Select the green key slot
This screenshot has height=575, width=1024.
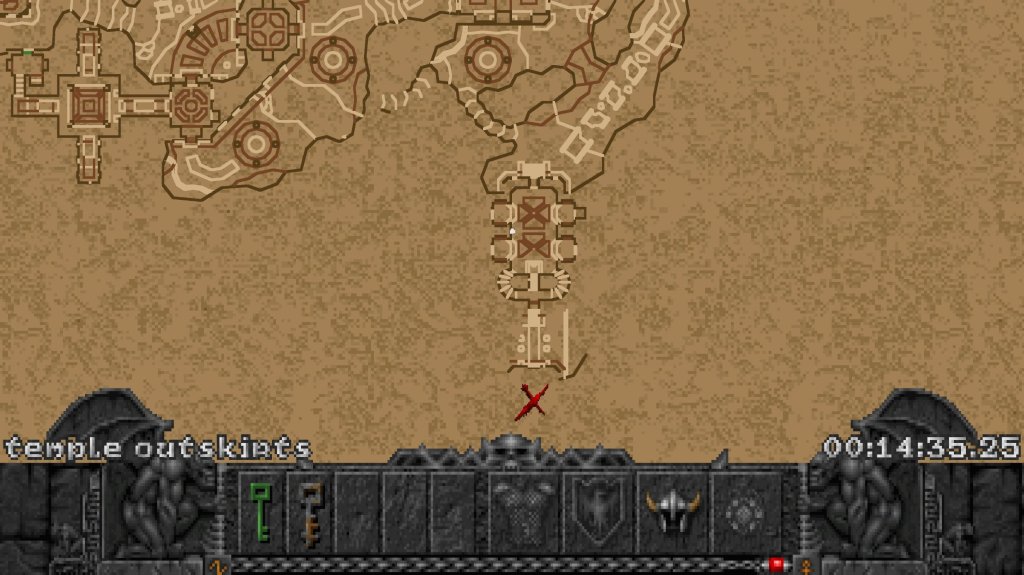[261, 512]
